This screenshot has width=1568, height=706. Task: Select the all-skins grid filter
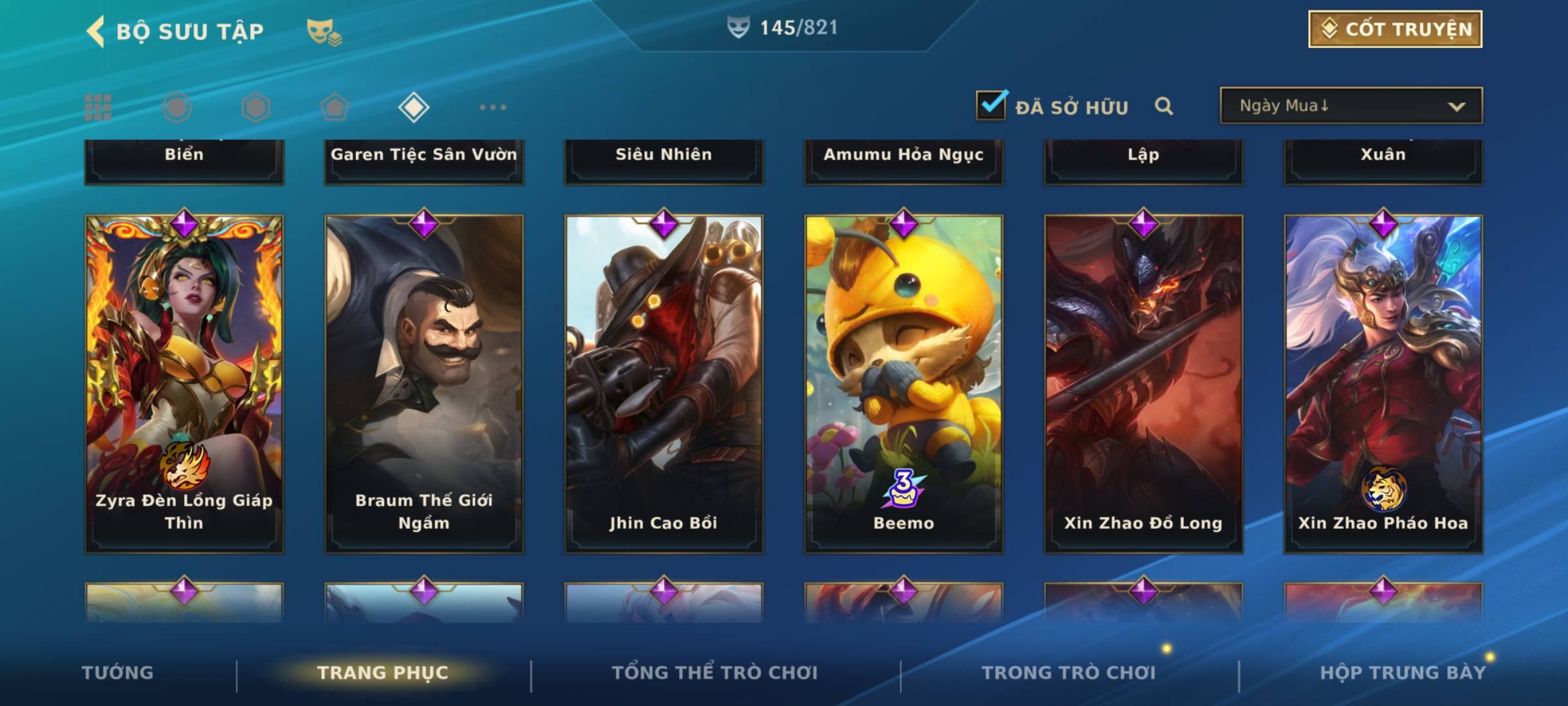coord(98,107)
